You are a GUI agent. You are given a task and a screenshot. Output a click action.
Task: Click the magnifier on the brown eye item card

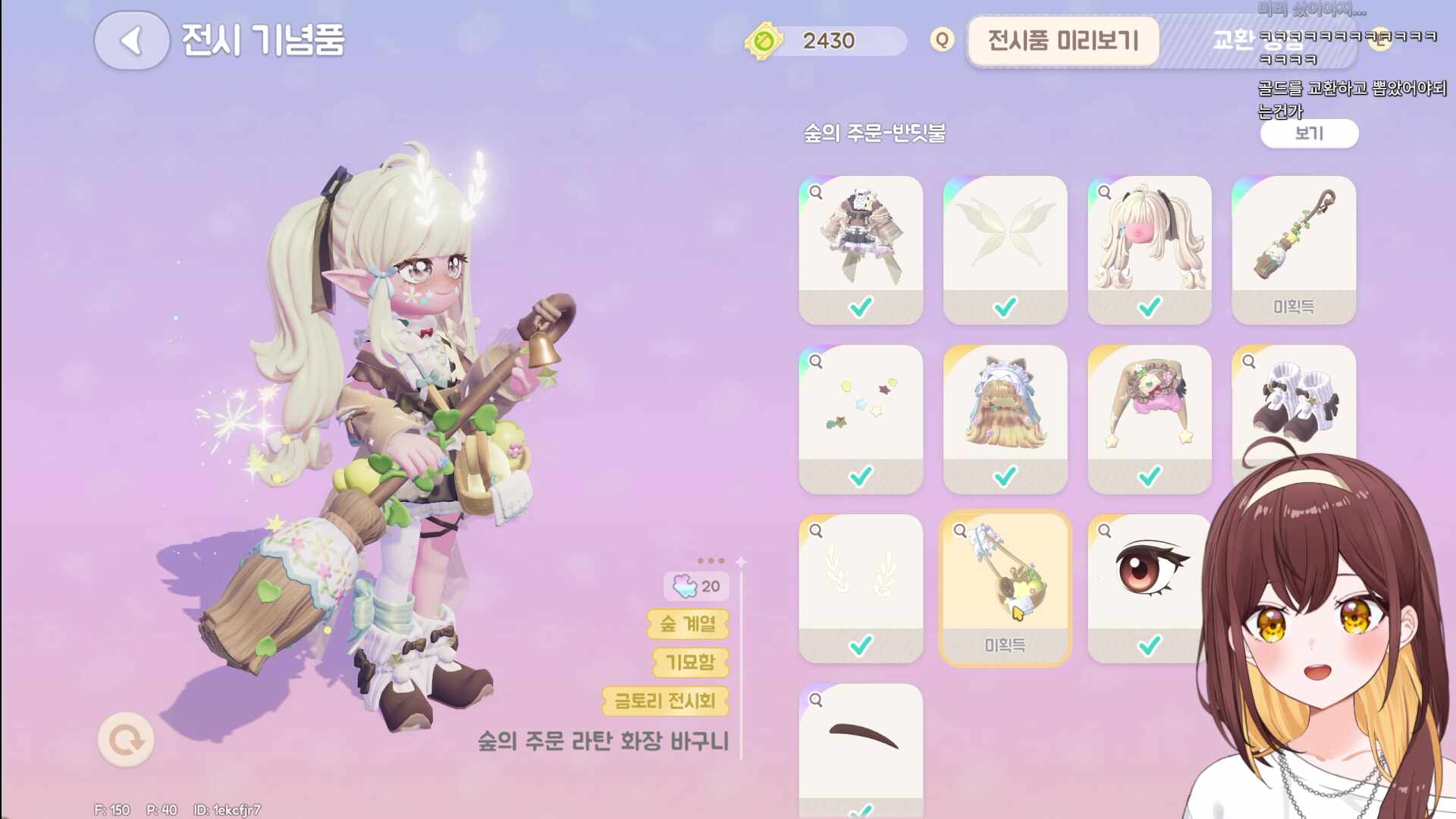coord(1103,531)
